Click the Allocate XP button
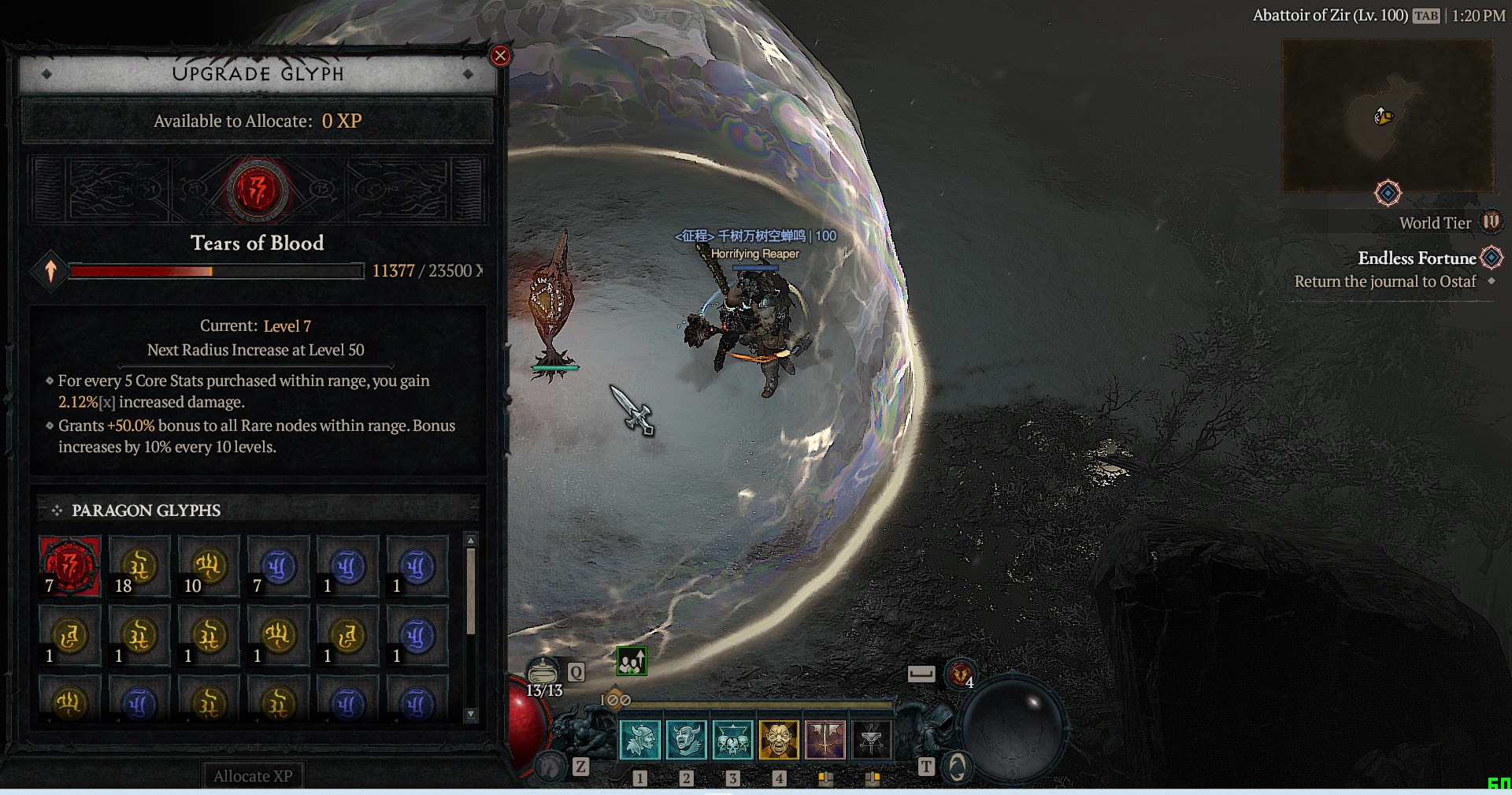 pyautogui.click(x=253, y=776)
